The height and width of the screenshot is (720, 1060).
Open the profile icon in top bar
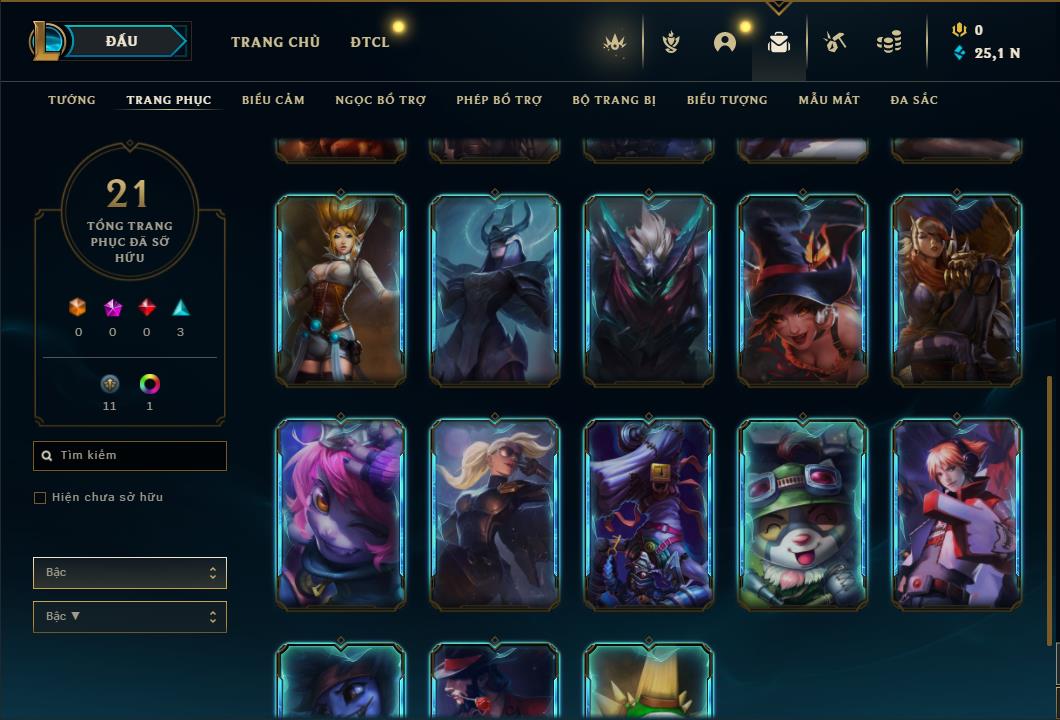pos(725,42)
